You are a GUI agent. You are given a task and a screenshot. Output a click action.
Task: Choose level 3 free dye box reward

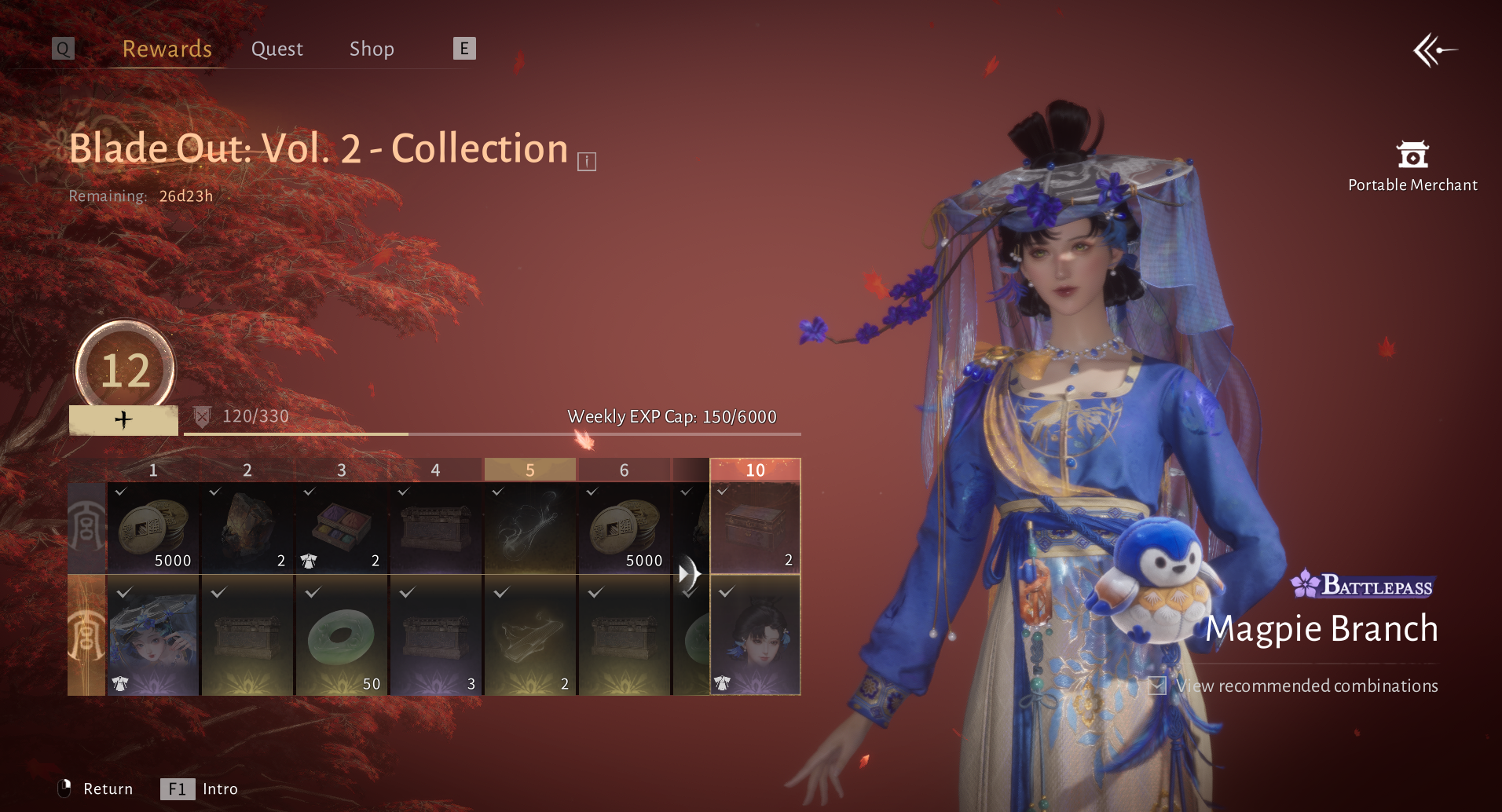[x=342, y=528]
